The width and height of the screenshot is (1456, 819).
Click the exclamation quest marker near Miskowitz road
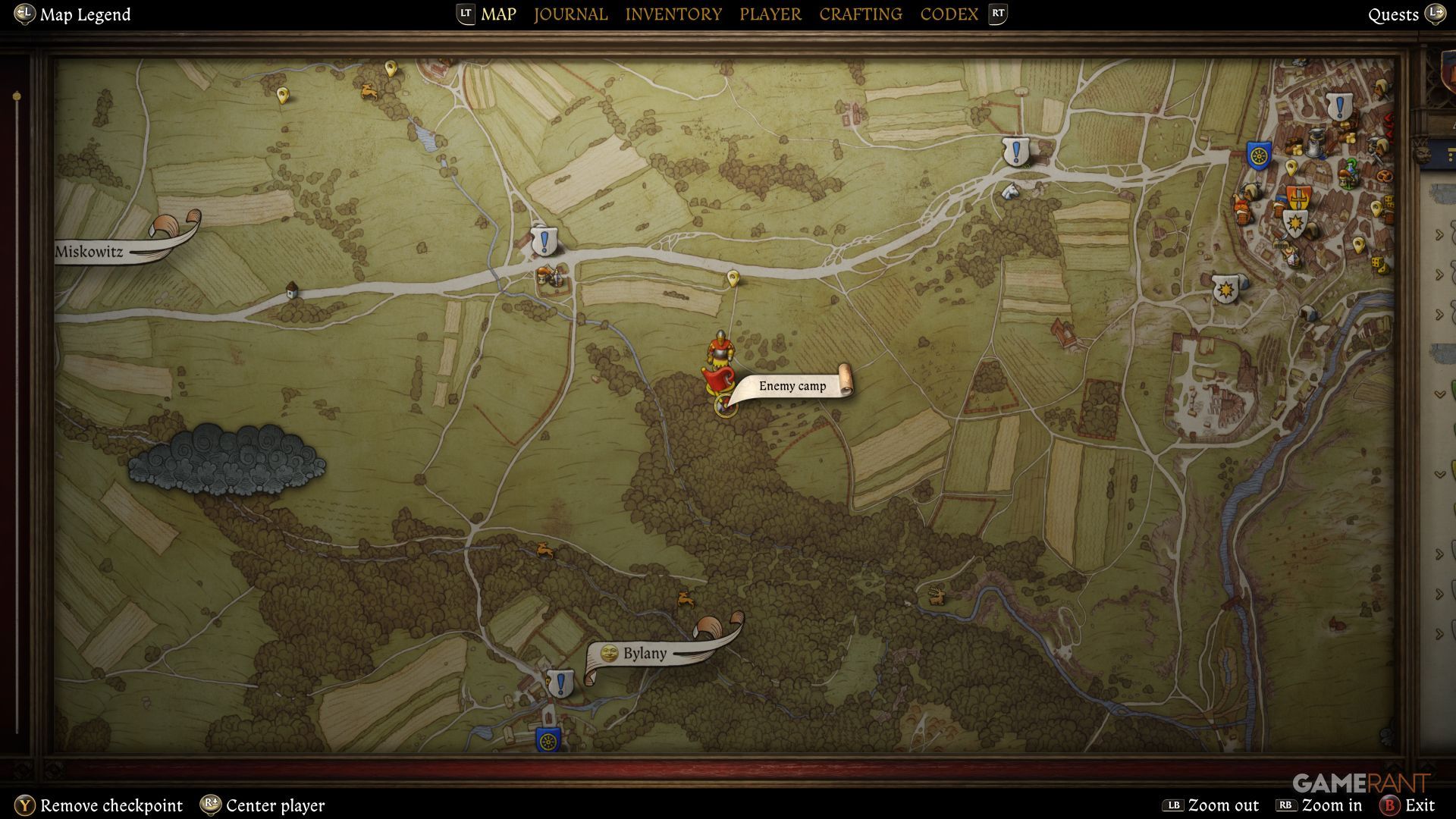pos(544,243)
